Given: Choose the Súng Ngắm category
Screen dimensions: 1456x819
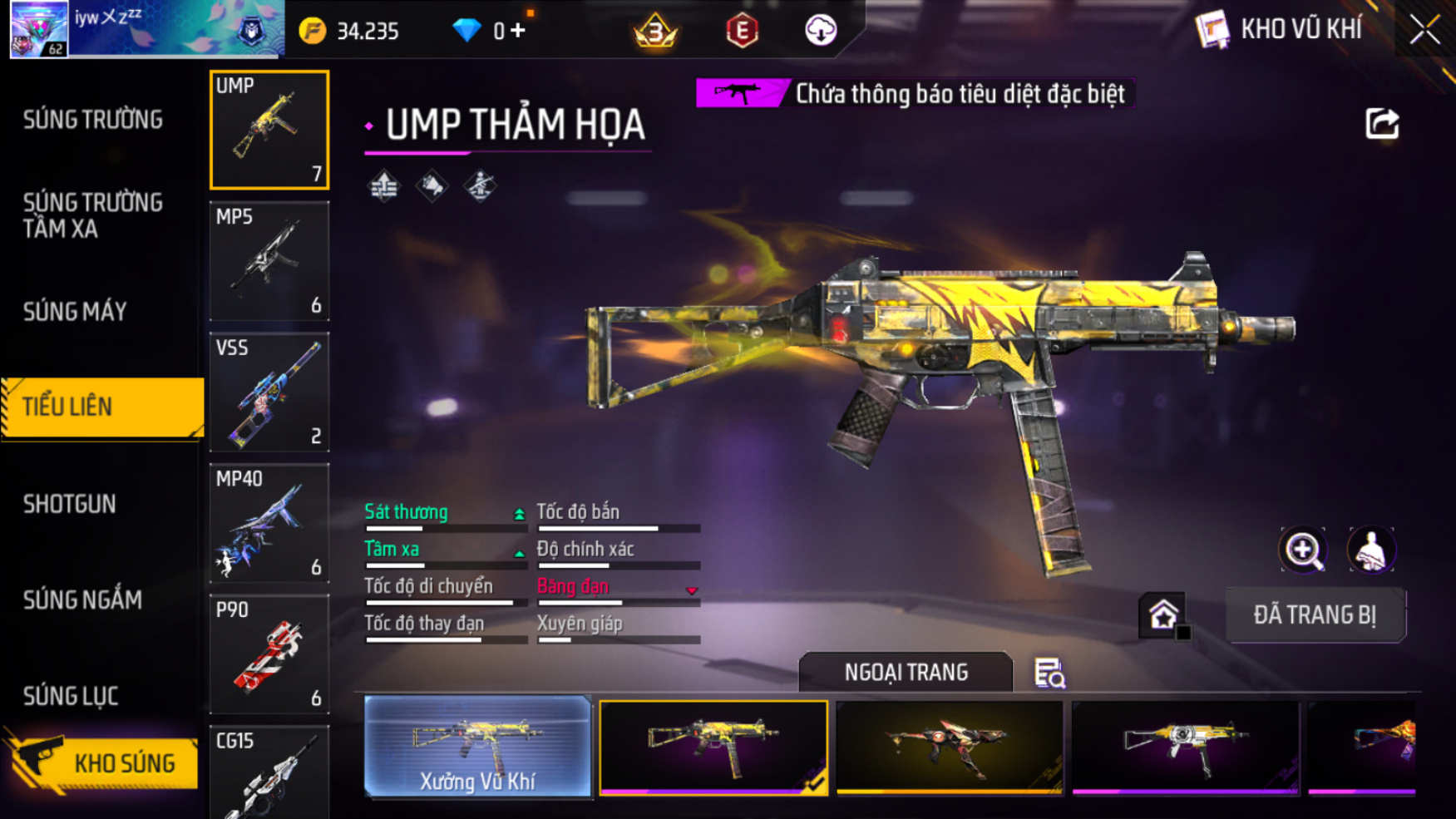Looking at the screenshot, I should [x=82, y=599].
